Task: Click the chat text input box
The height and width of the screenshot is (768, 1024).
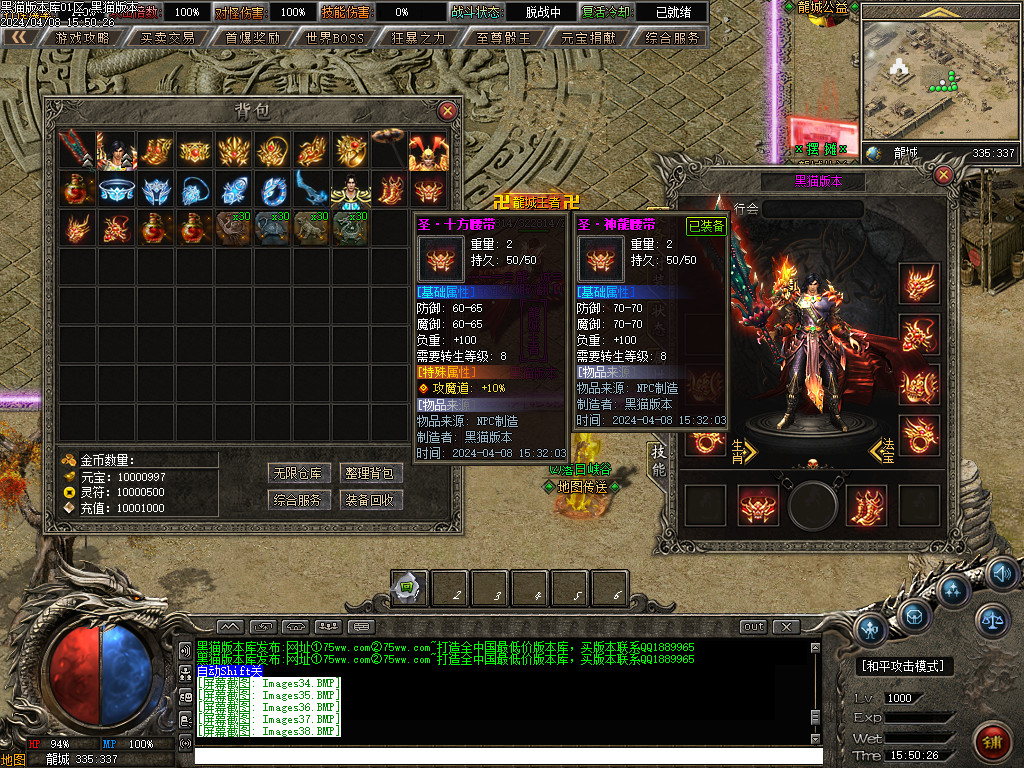Action: pyautogui.click(x=500, y=756)
